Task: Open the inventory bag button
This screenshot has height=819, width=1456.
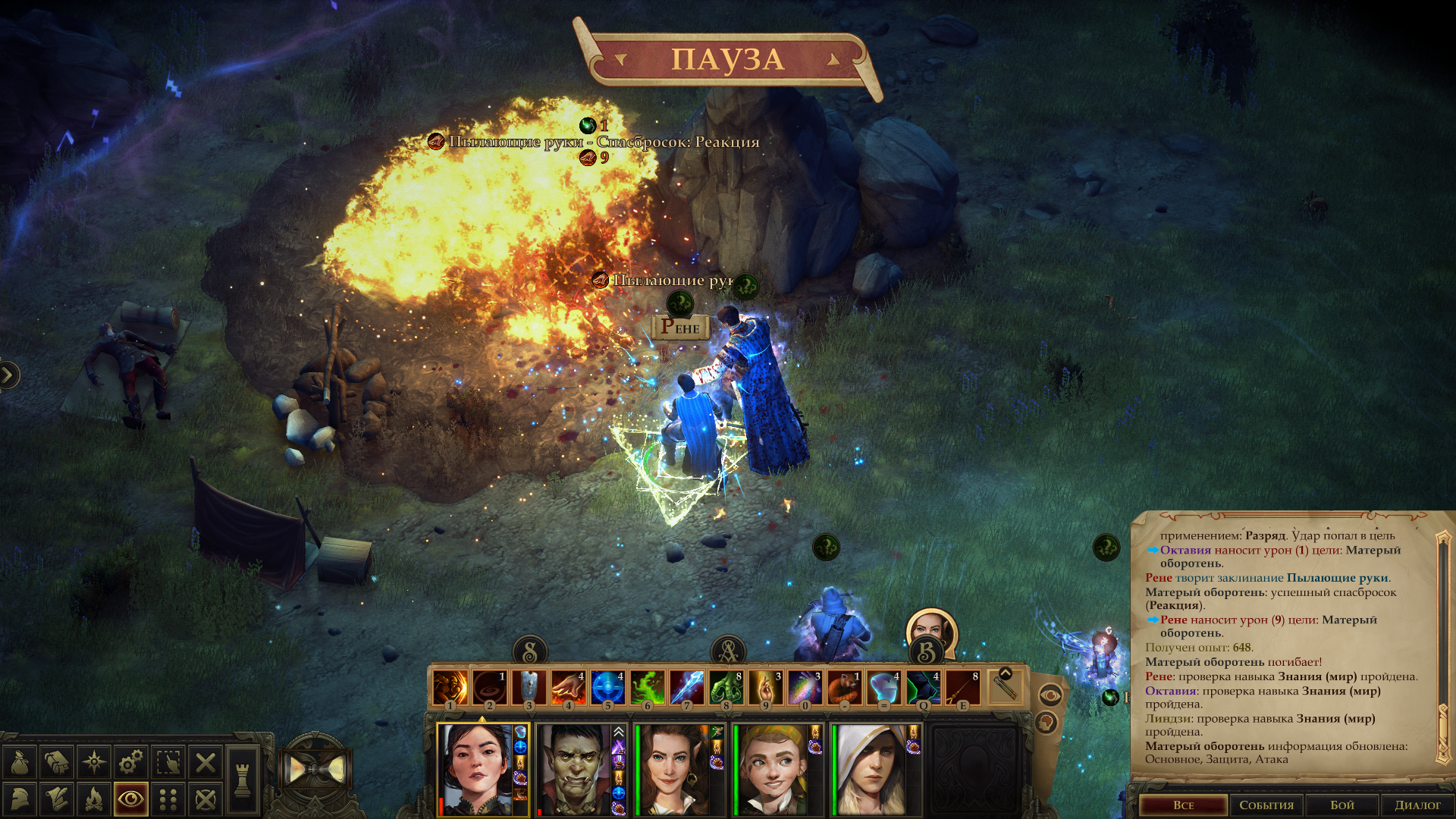Action: coord(20,762)
